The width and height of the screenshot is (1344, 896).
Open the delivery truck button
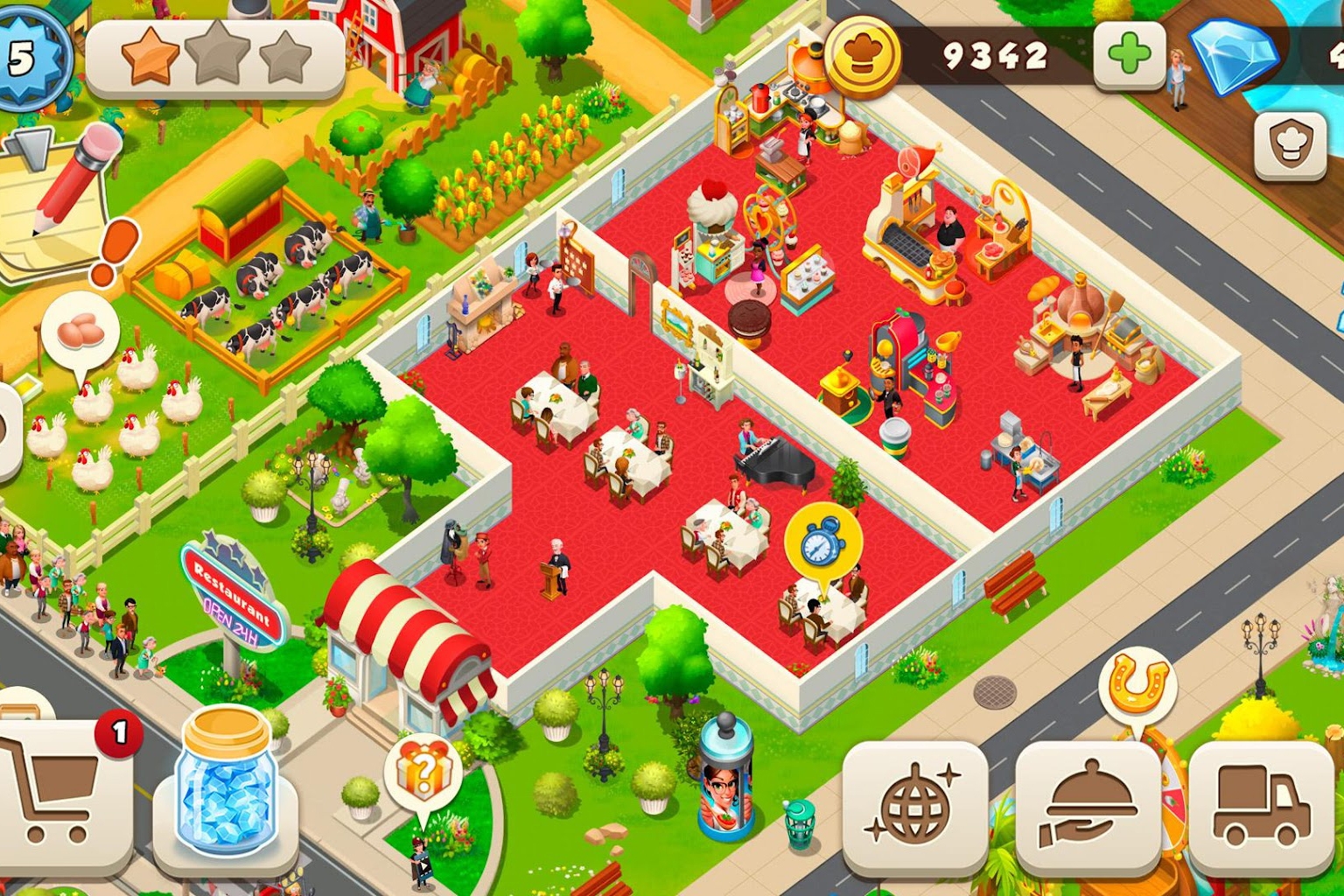pos(1261,807)
